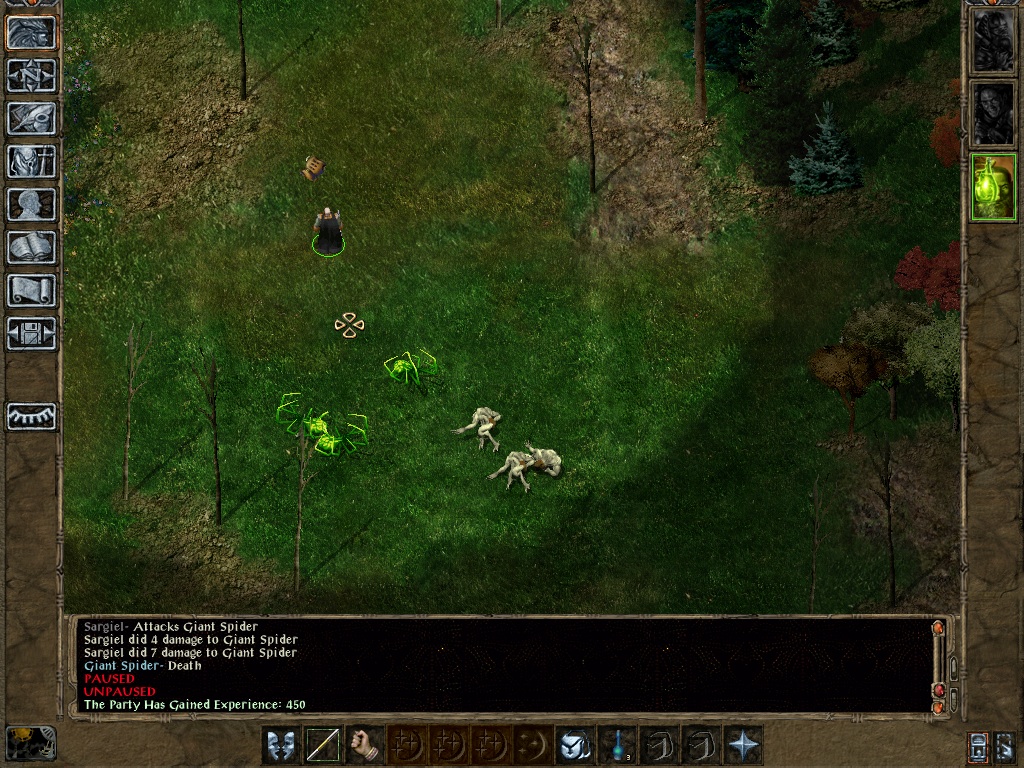Select the middle greyed-out character portrait
Screen dimensions: 1024x768
(993, 114)
